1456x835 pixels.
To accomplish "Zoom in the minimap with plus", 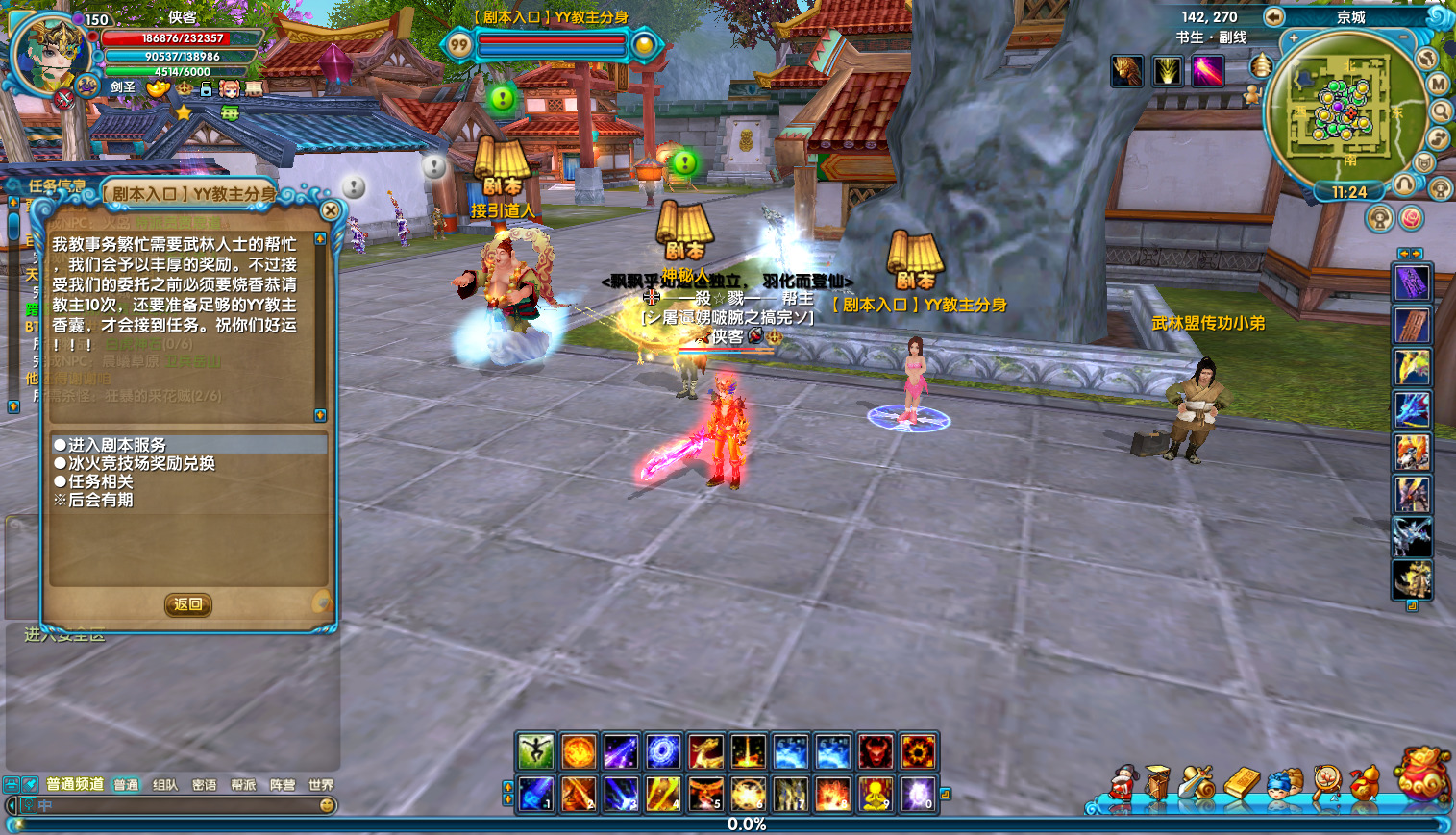I will pyautogui.click(x=1294, y=39).
